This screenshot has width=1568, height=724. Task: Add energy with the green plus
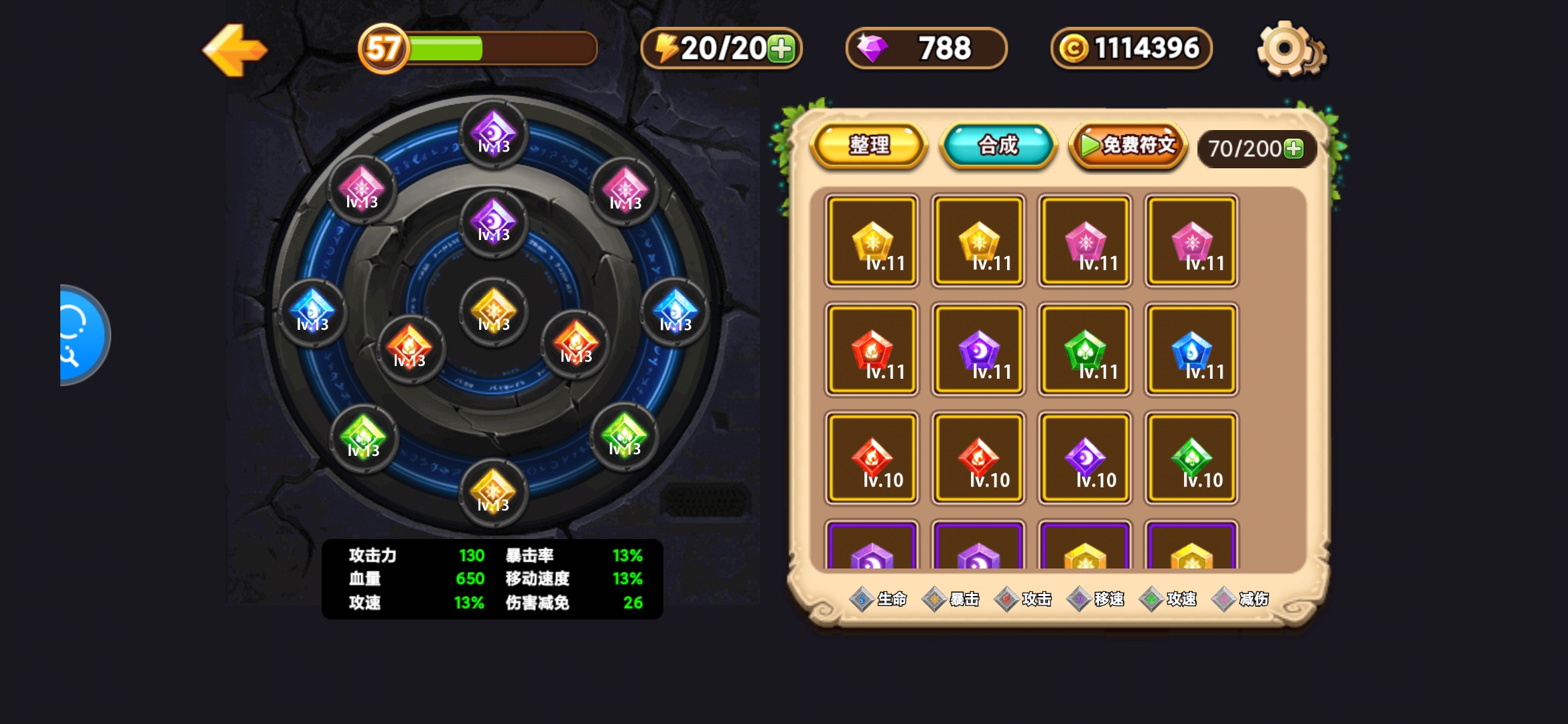pyautogui.click(x=781, y=49)
